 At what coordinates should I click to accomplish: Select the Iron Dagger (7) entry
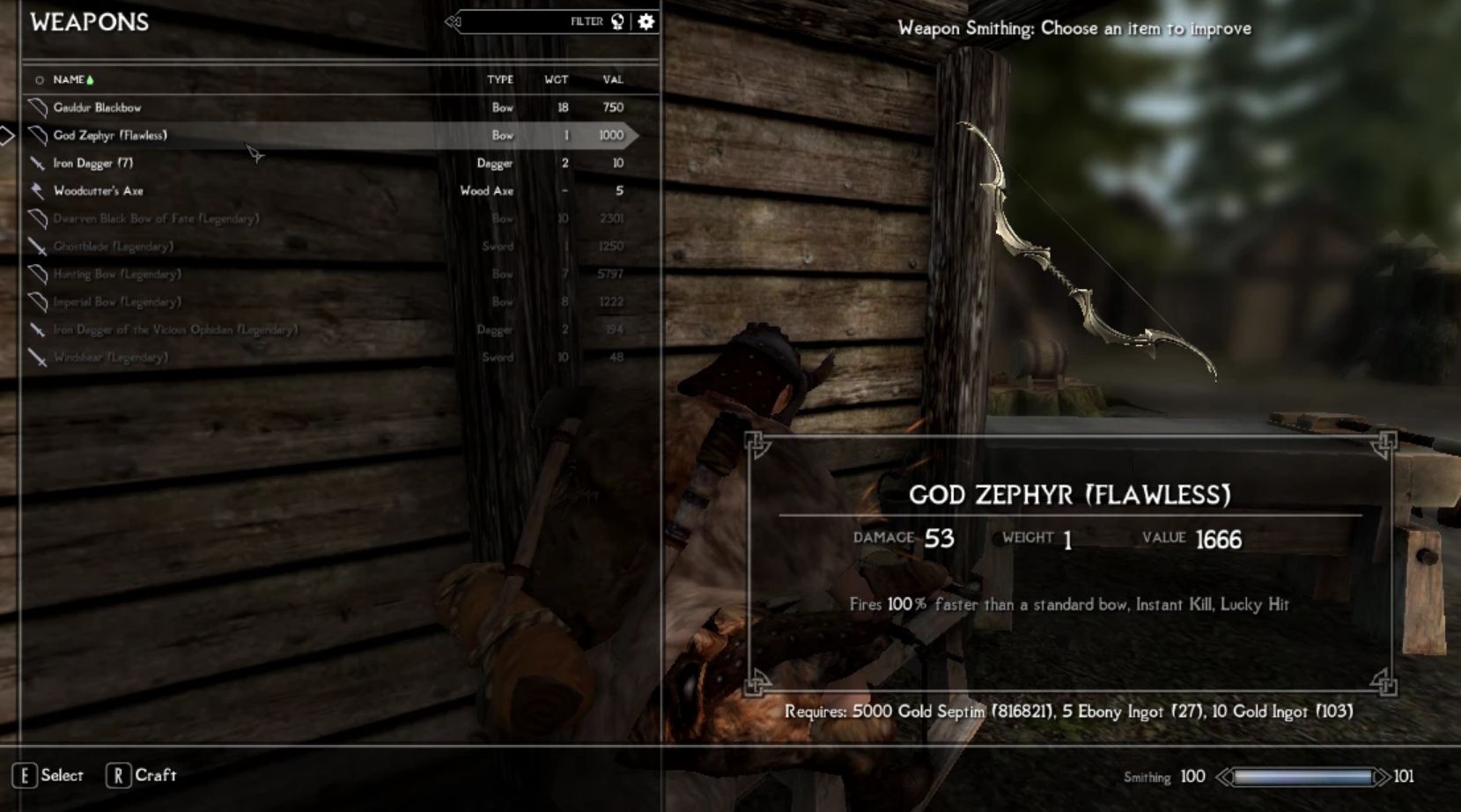(x=92, y=163)
